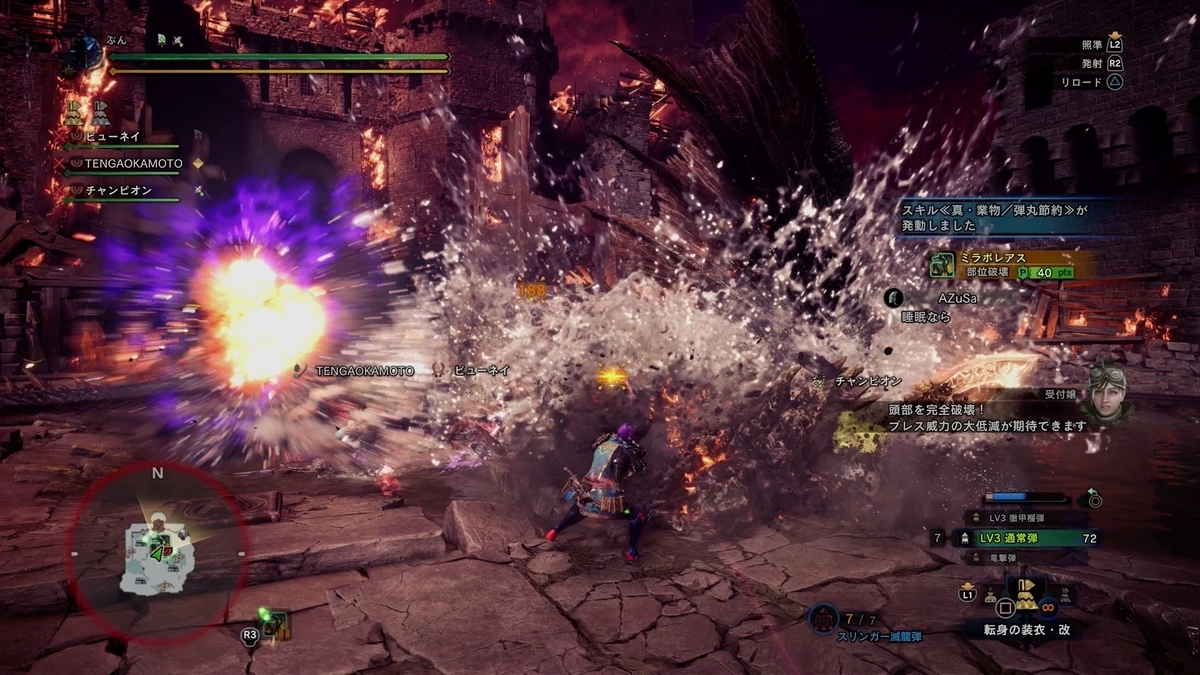
Task: Select the previous item left of the mantle
Action: [x=990, y=596]
